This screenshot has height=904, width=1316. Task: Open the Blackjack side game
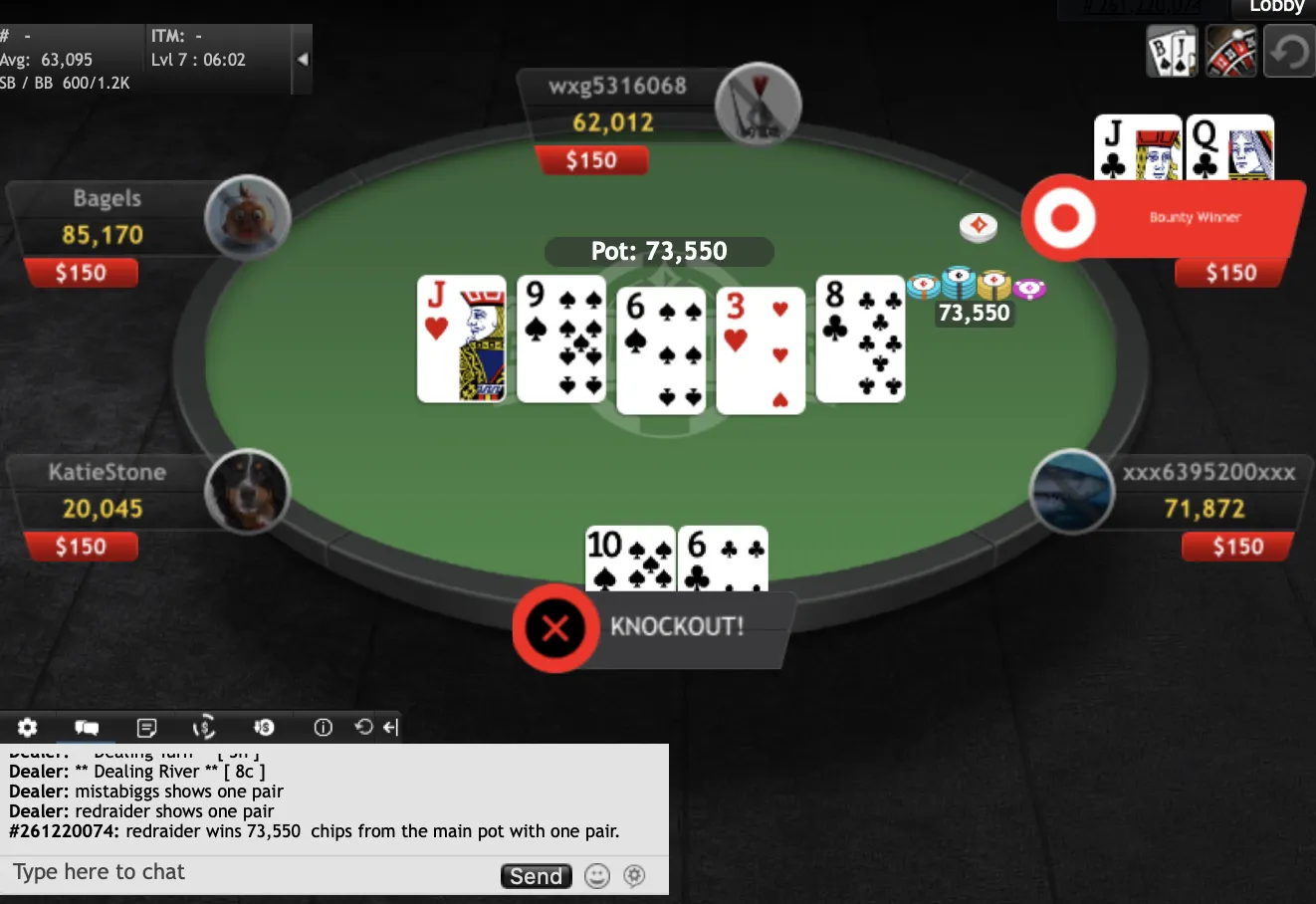tap(1172, 52)
